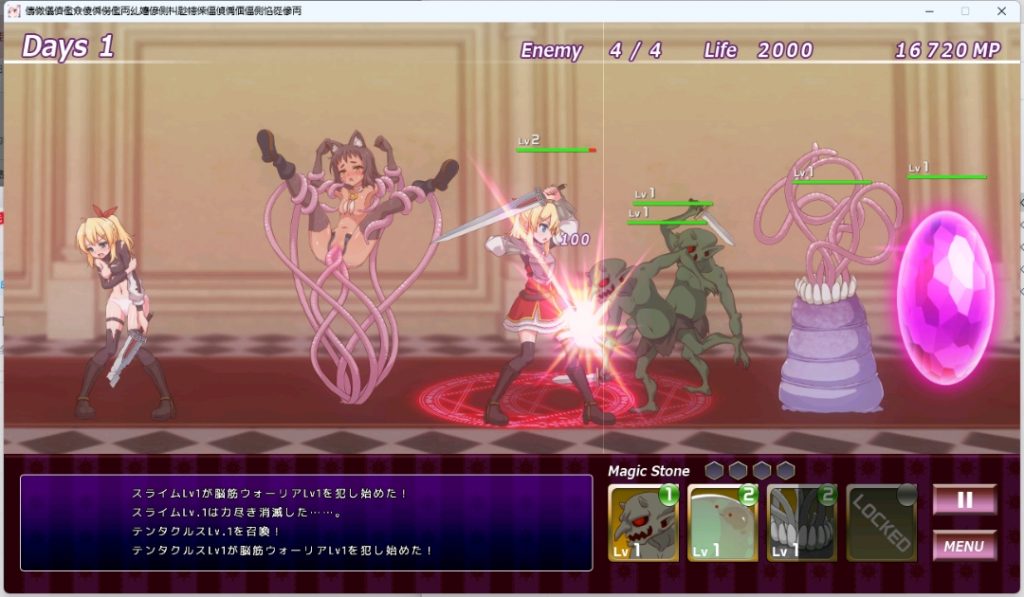The height and width of the screenshot is (597, 1024).
Task: Pick the toothed monster summon card
Action: pyautogui.click(x=801, y=523)
